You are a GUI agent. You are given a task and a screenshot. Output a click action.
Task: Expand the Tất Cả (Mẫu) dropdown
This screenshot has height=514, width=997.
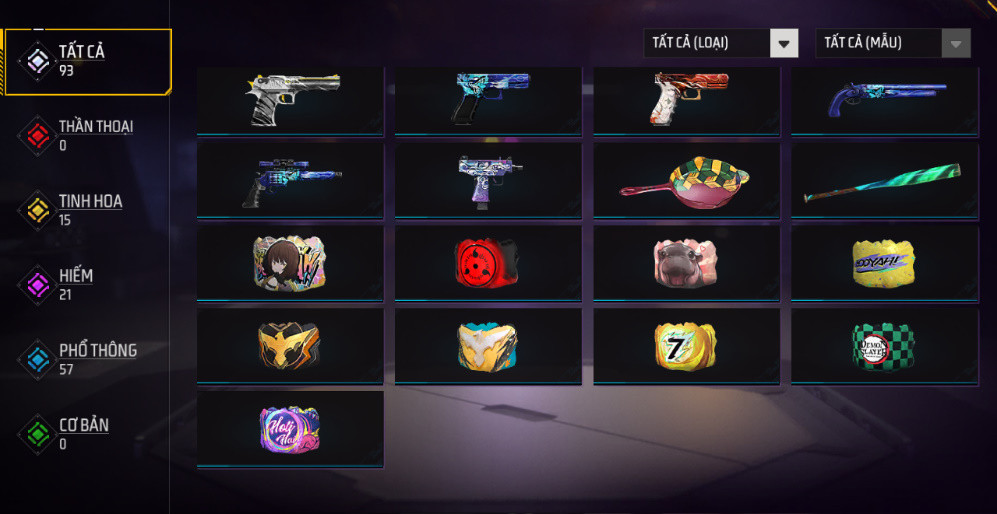coord(893,43)
